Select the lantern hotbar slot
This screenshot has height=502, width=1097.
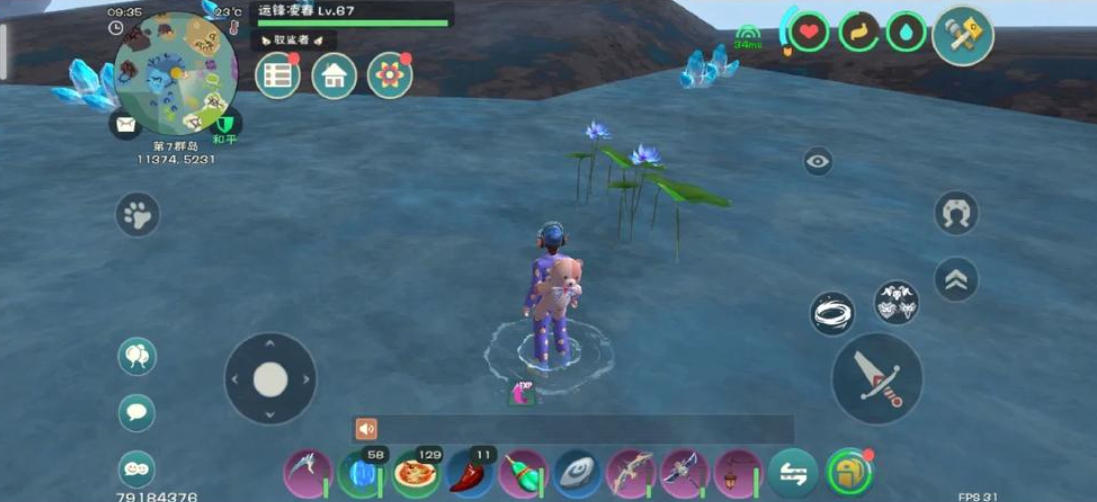click(739, 473)
